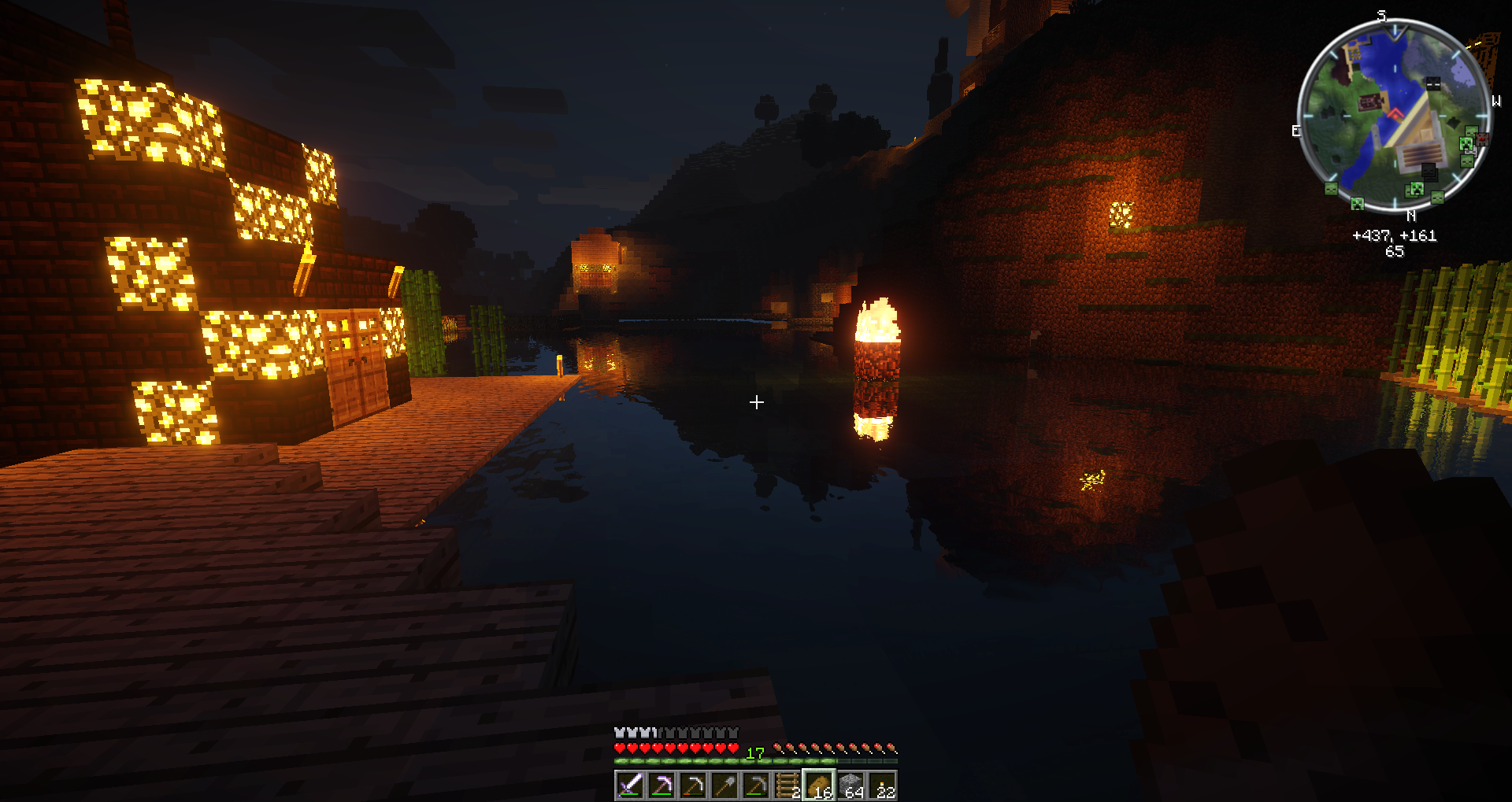Click the red player arrow on the minimap
1512x802 pixels.
click(x=1395, y=115)
